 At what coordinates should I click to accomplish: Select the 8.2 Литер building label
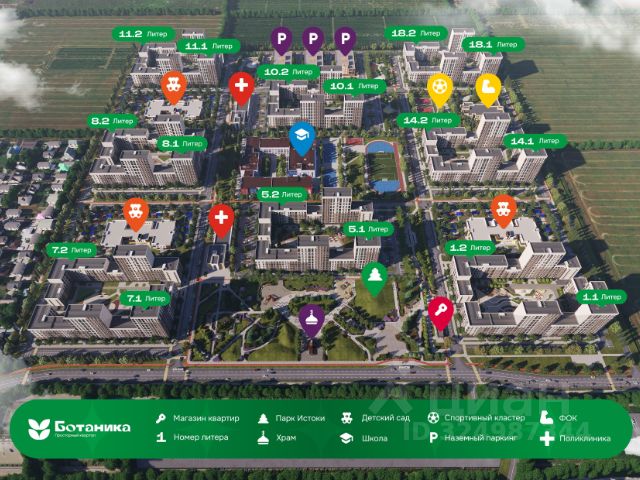pos(113,121)
